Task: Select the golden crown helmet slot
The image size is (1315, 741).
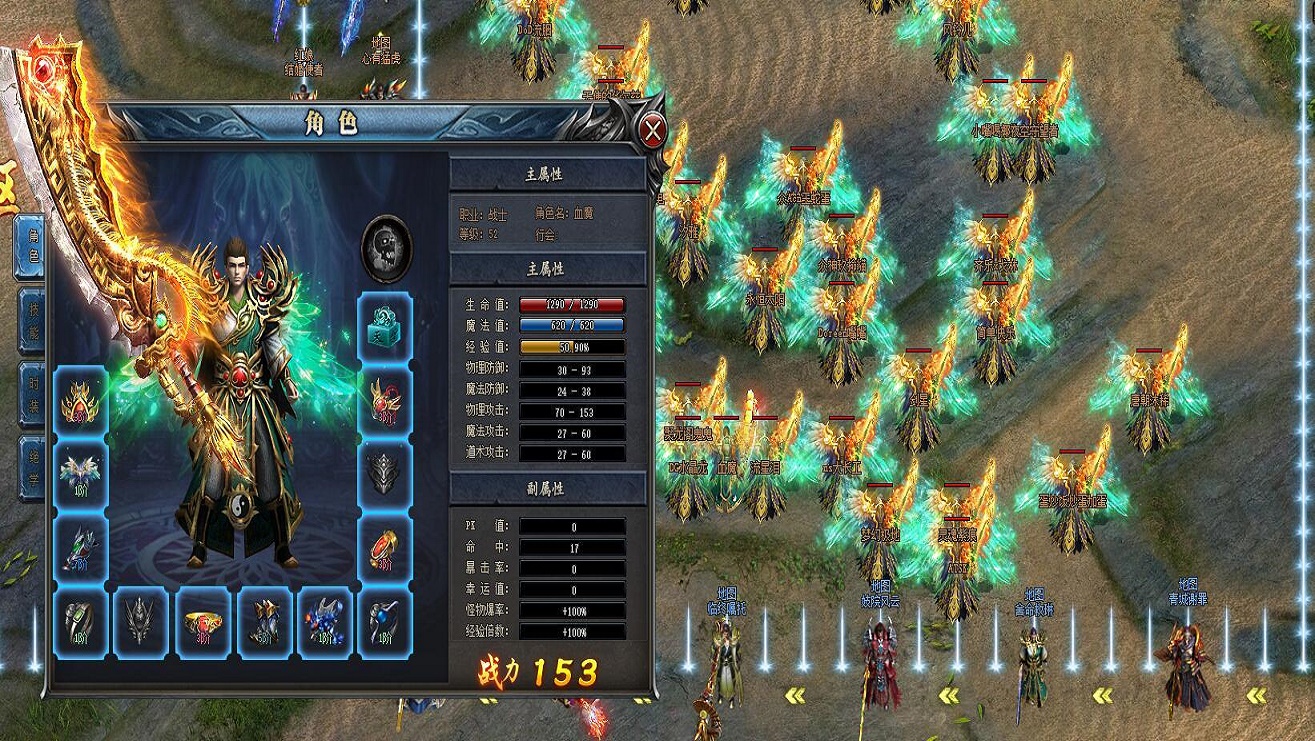Action: [x=80, y=400]
